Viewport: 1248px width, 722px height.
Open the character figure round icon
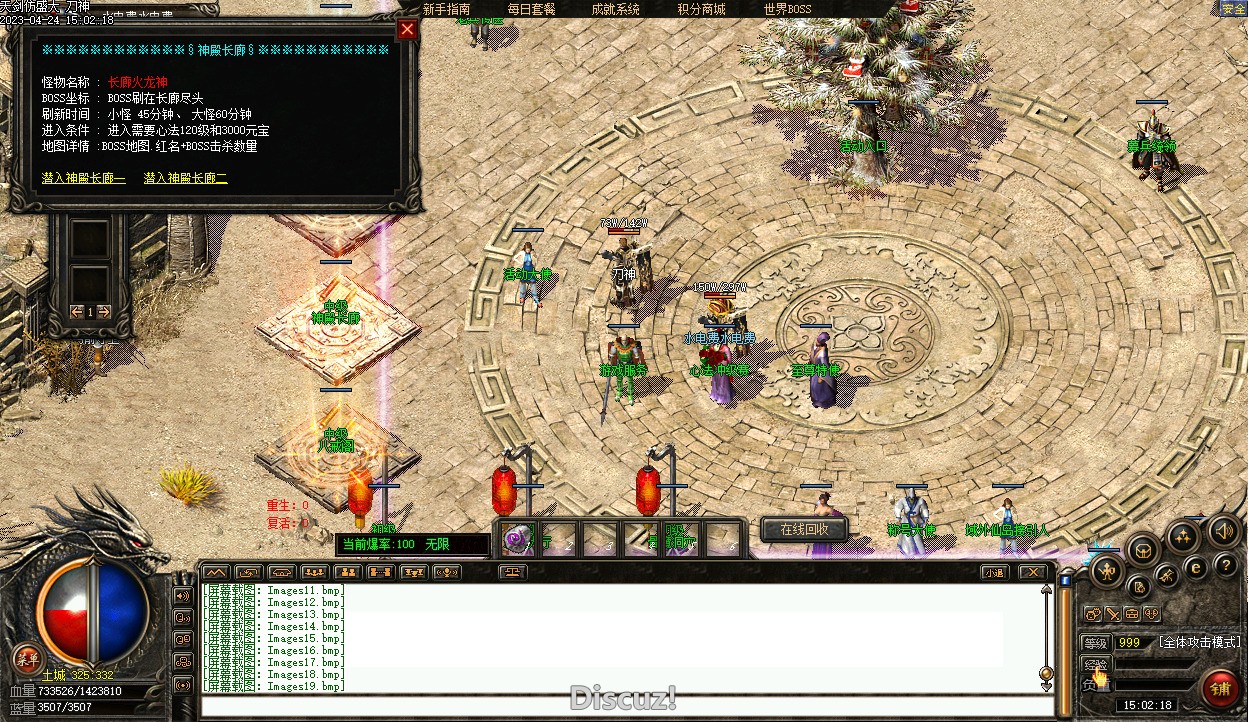click(x=1106, y=571)
